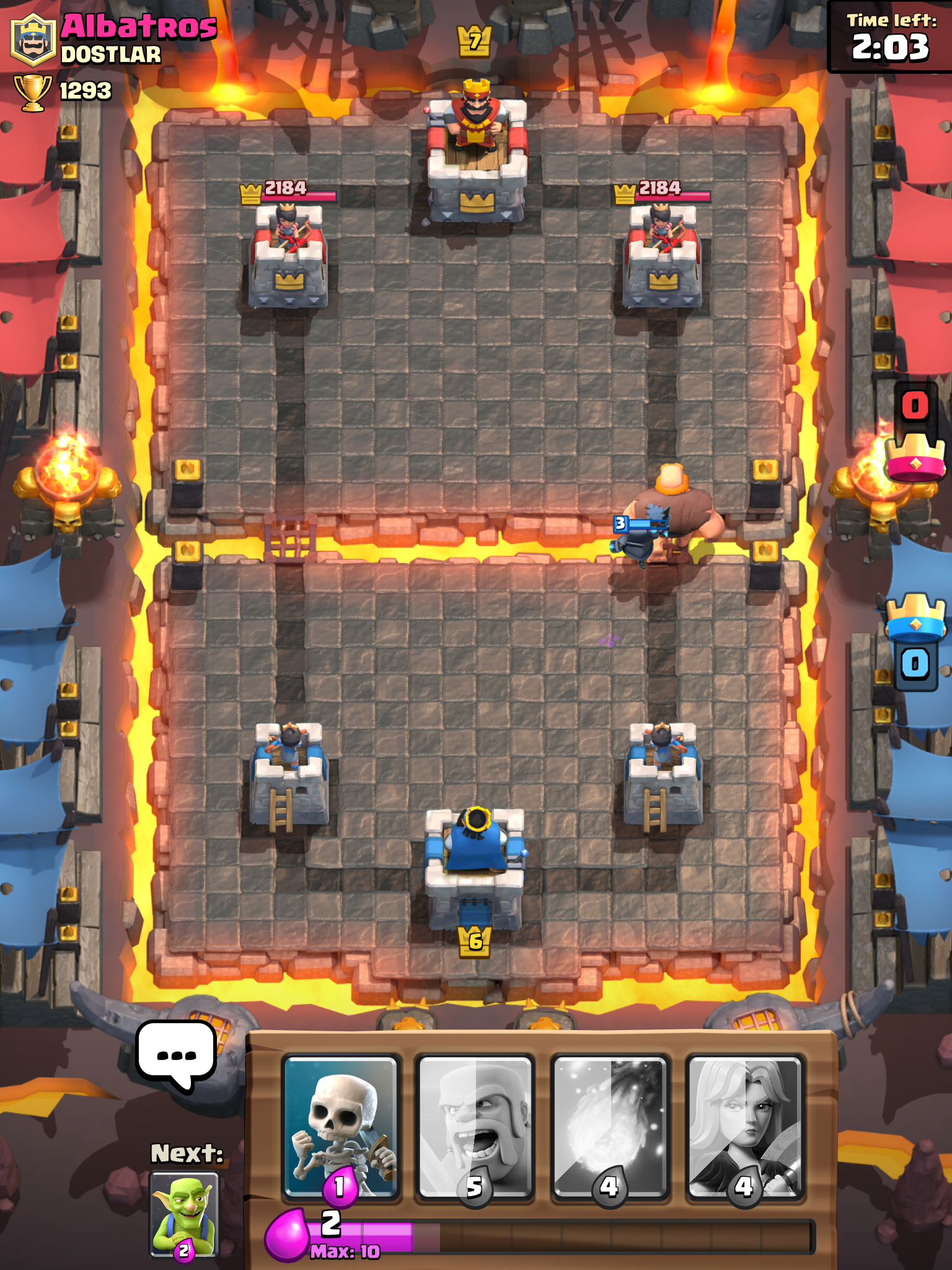Pick the Fireball spell card
The width and height of the screenshot is (952, 1270).
[x=609, y=1126]
